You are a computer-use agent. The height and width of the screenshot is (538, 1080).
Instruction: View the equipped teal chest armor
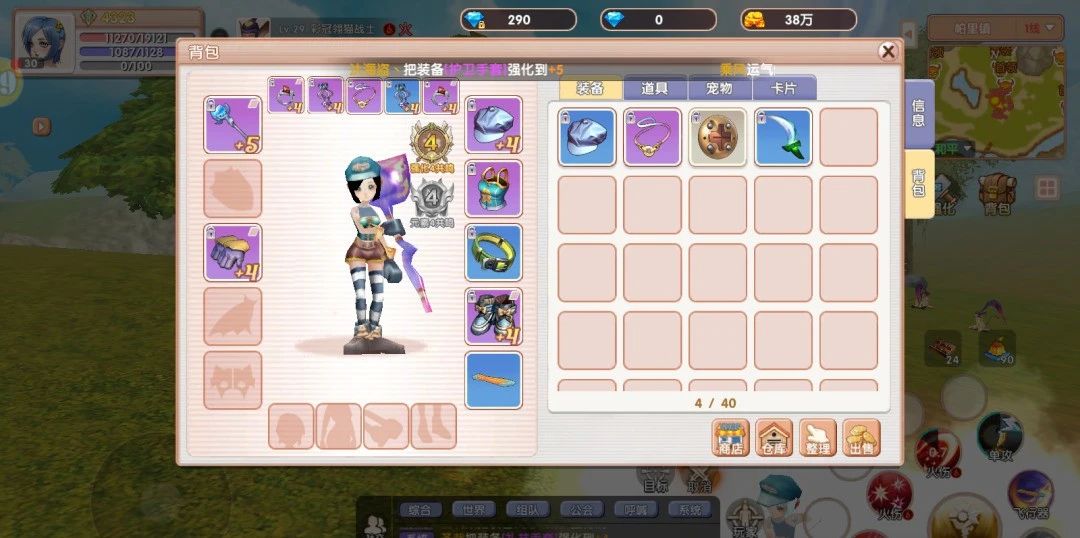pyautogui.click(x=494, y=188)
